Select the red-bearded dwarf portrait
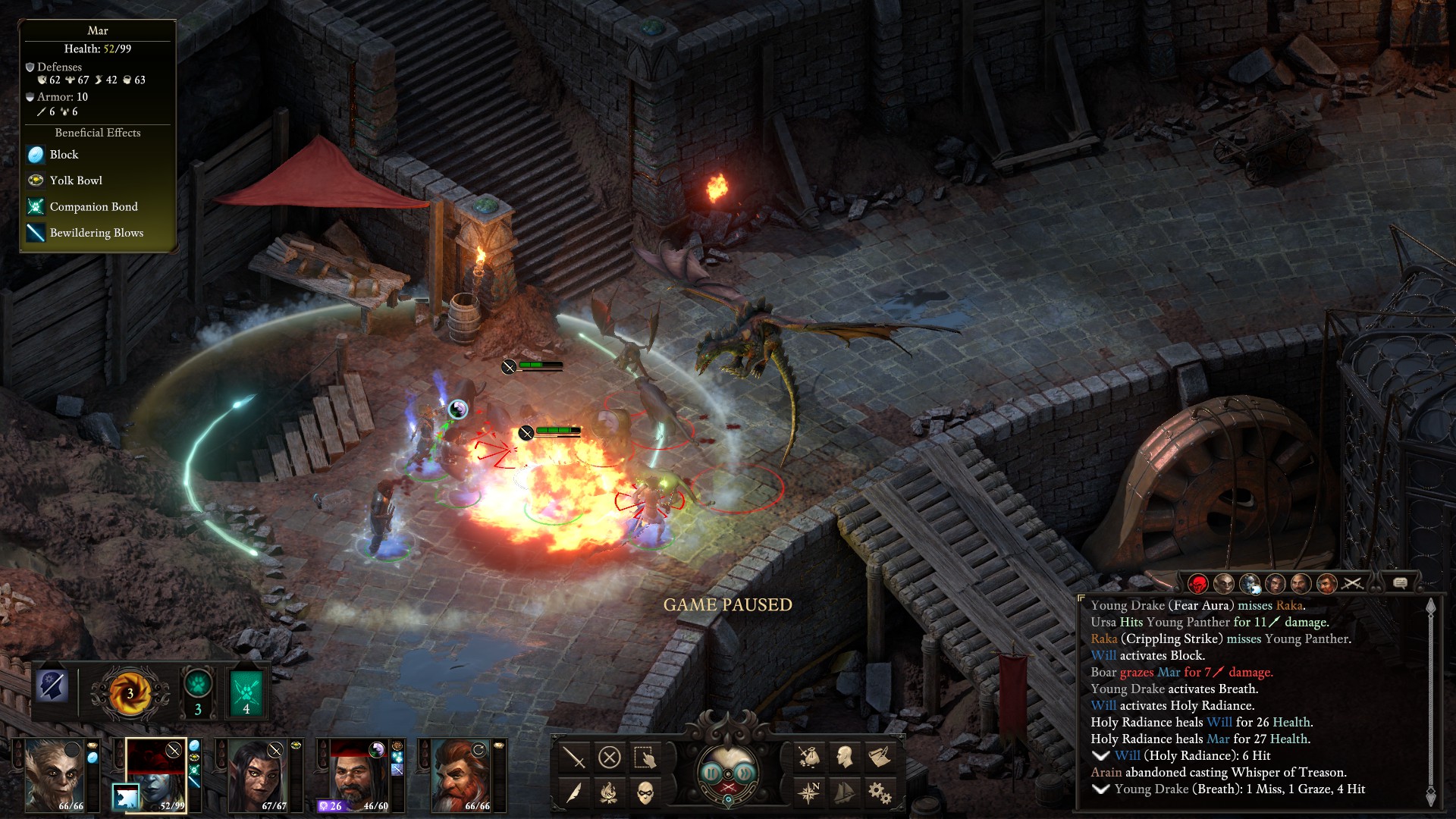 [460, 773]
